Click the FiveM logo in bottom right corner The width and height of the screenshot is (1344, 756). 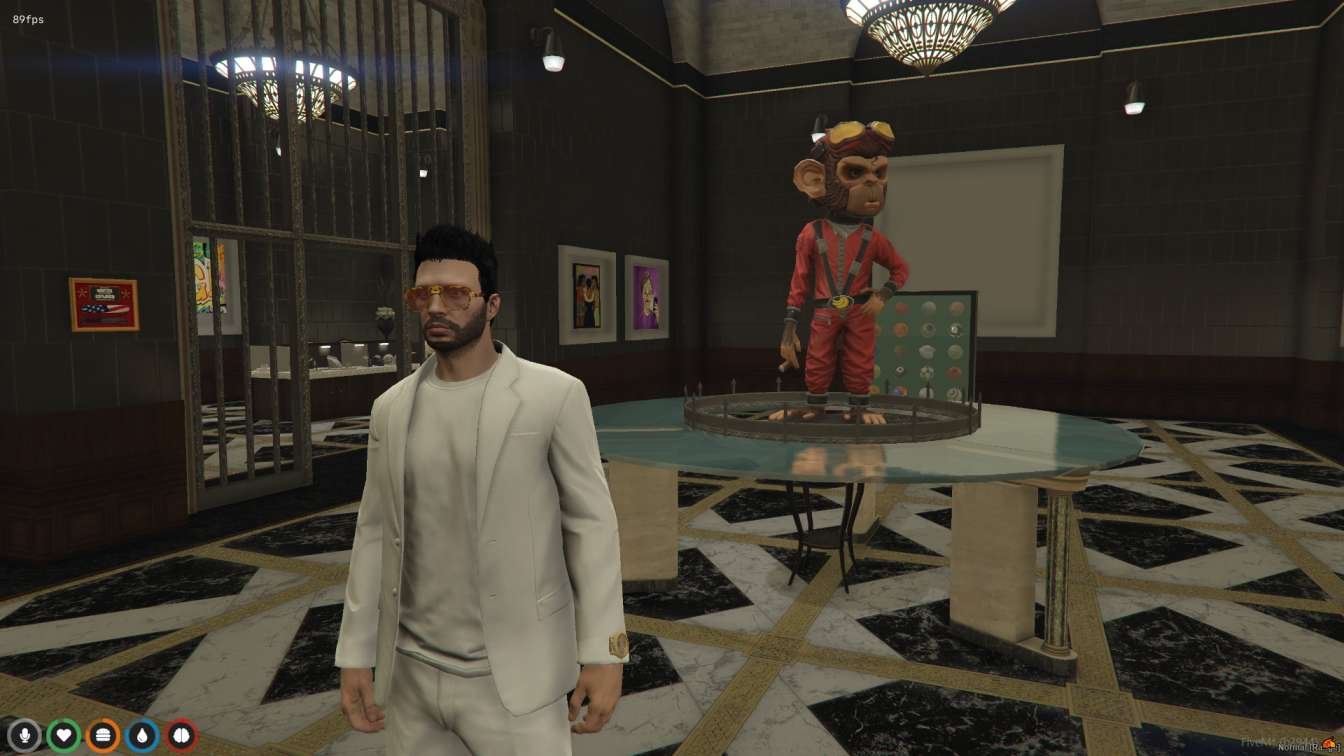[x=1328, y=742]
